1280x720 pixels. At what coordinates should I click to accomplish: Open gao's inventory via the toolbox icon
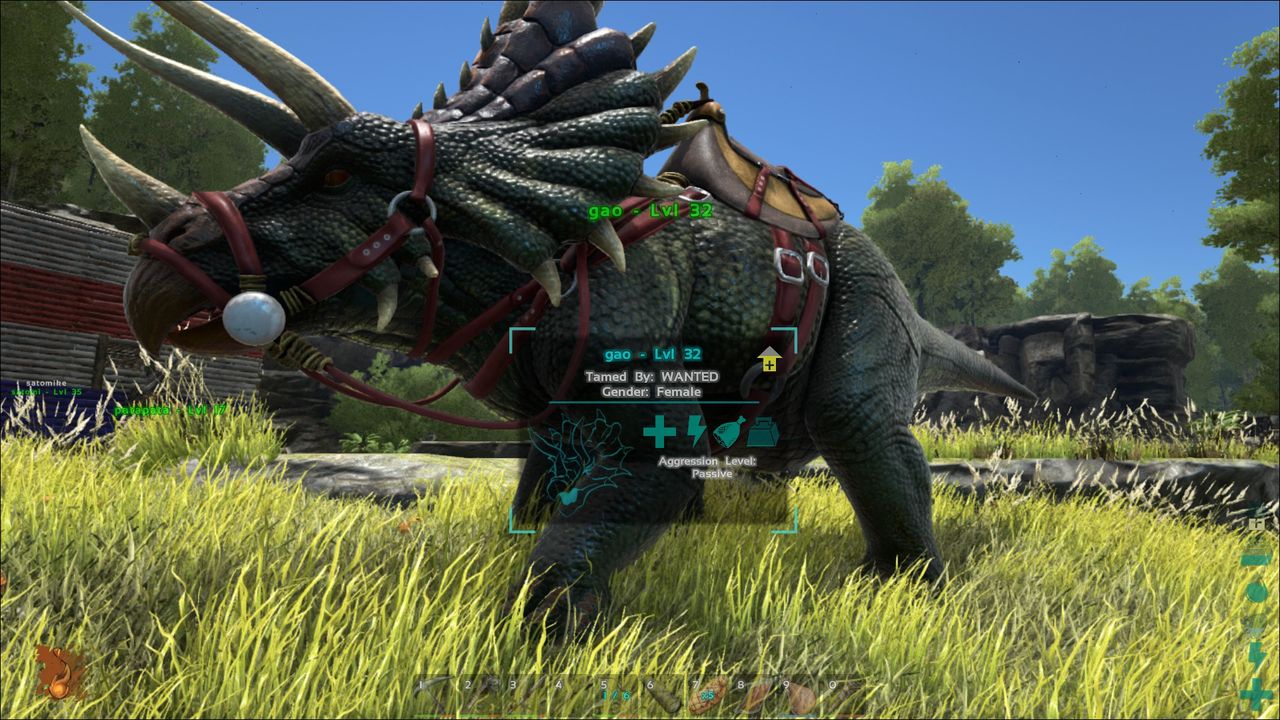click(x=762, y=430)
